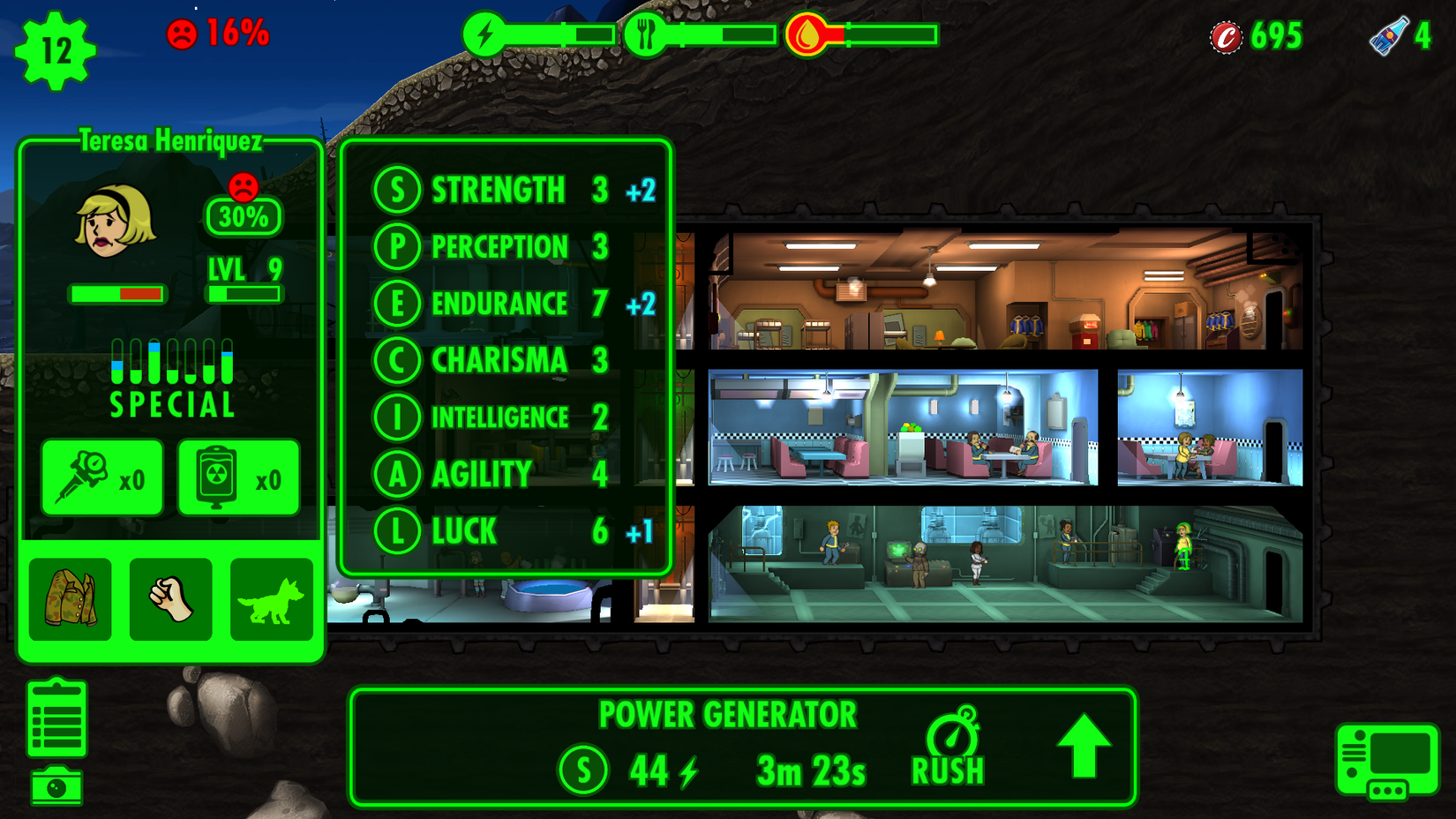Image resolution: width=1456 pixels, height=819 pixels.
Task: Toggle the RUSH option for Power Generator
Action: point(951,747)
